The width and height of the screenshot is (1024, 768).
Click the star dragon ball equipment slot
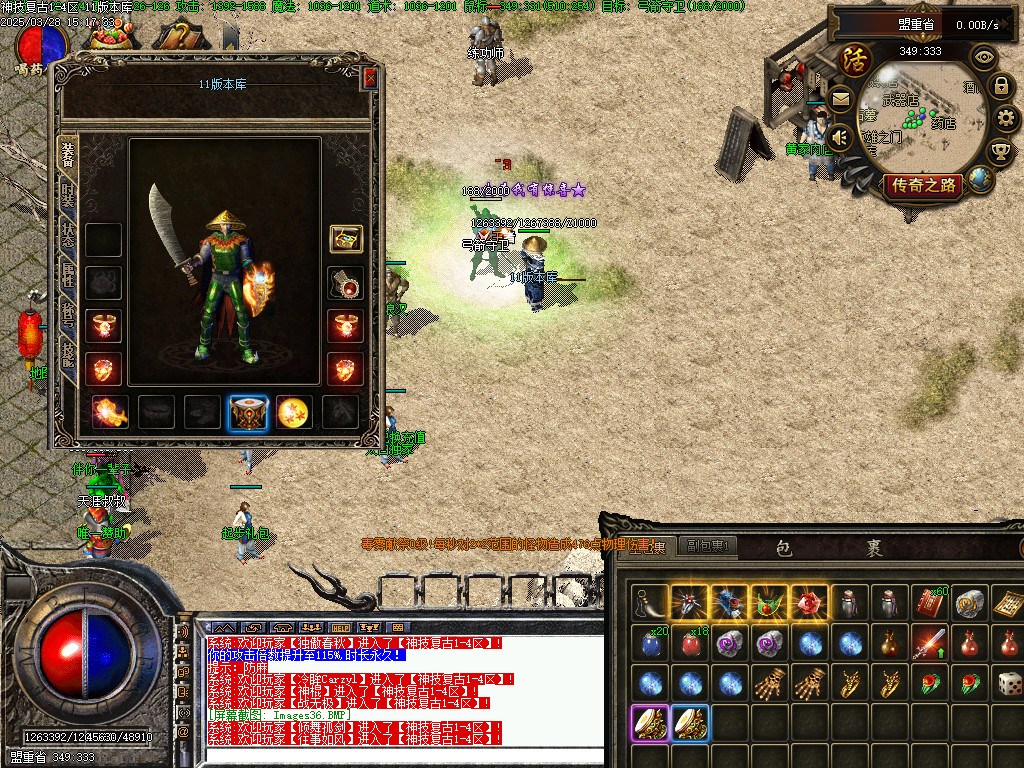tap(292, 412)
